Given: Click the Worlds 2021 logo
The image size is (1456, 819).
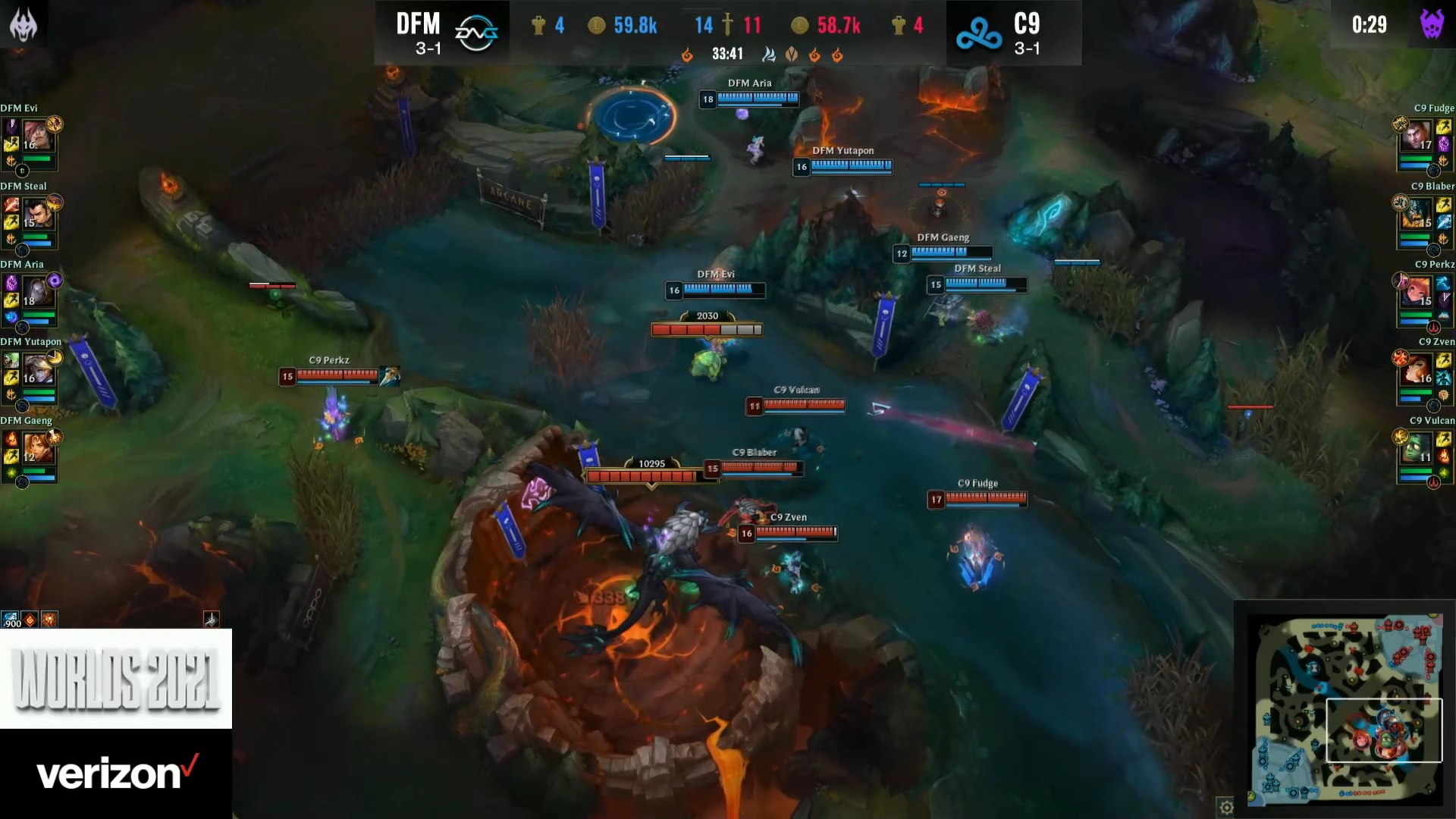Looking at the screenshot, I should 115,679.
